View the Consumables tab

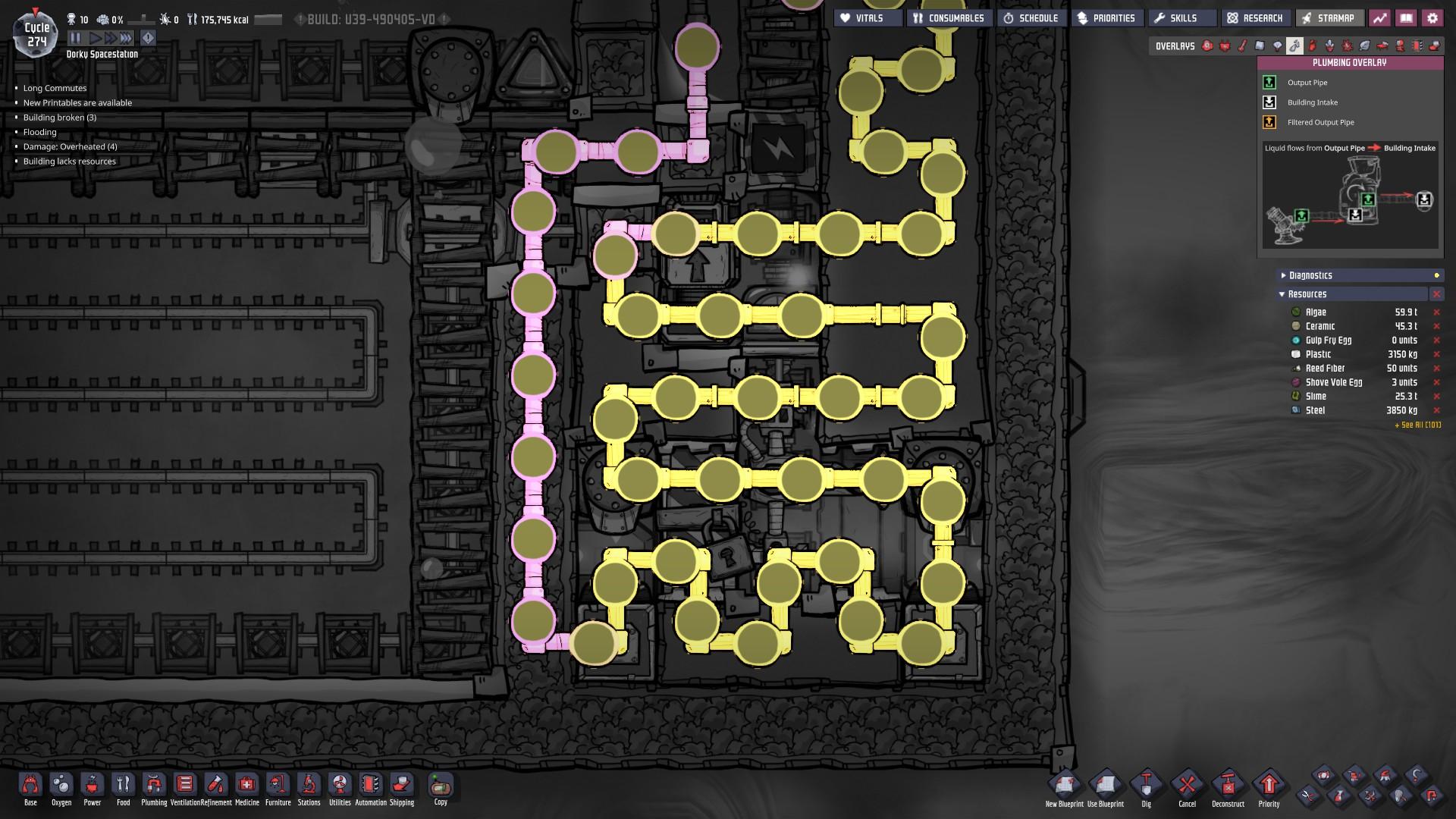(949, 17)
